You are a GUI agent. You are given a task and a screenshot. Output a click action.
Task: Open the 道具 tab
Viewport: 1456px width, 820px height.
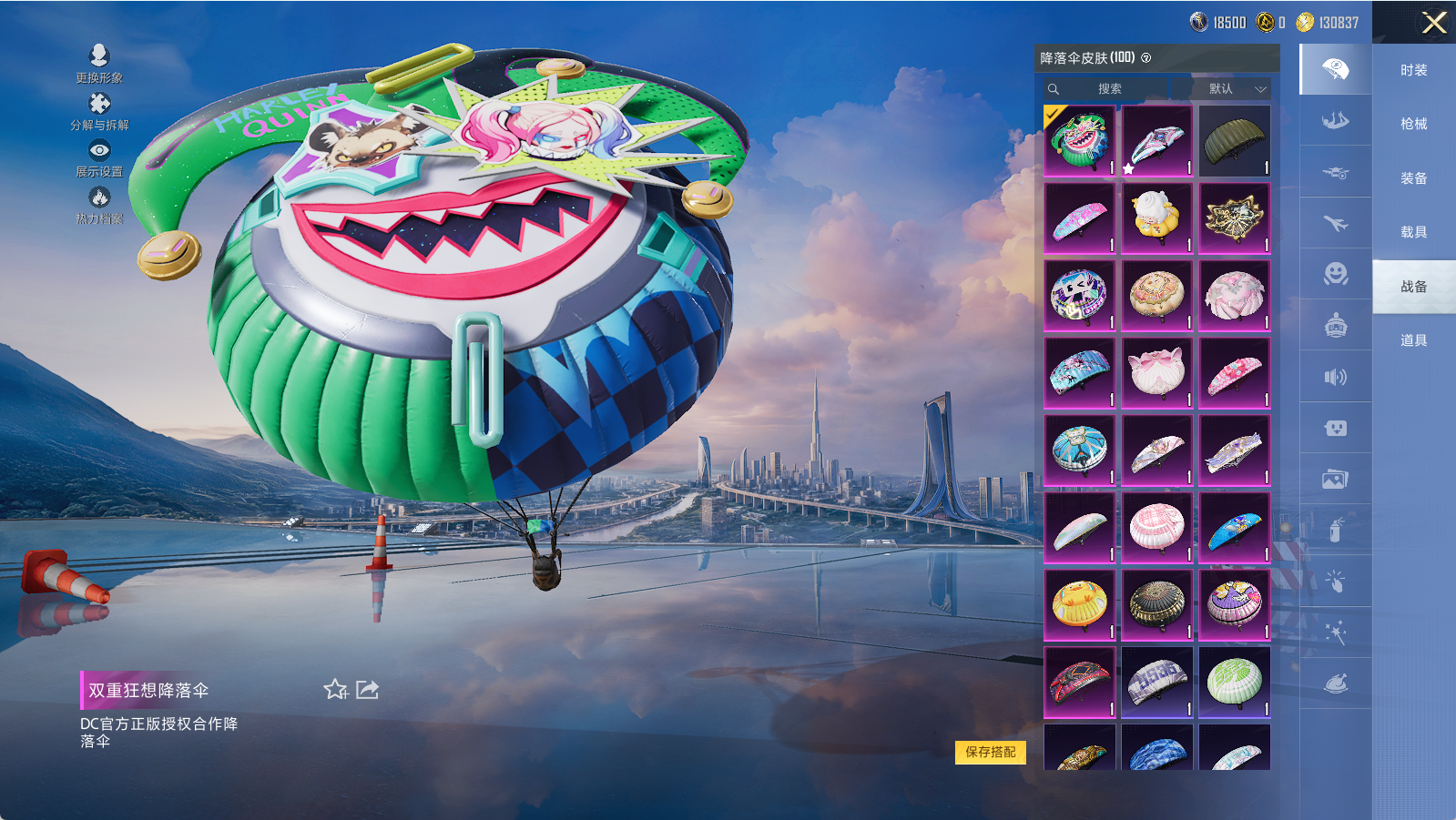pyautogui.click(x=1413, y=340)
